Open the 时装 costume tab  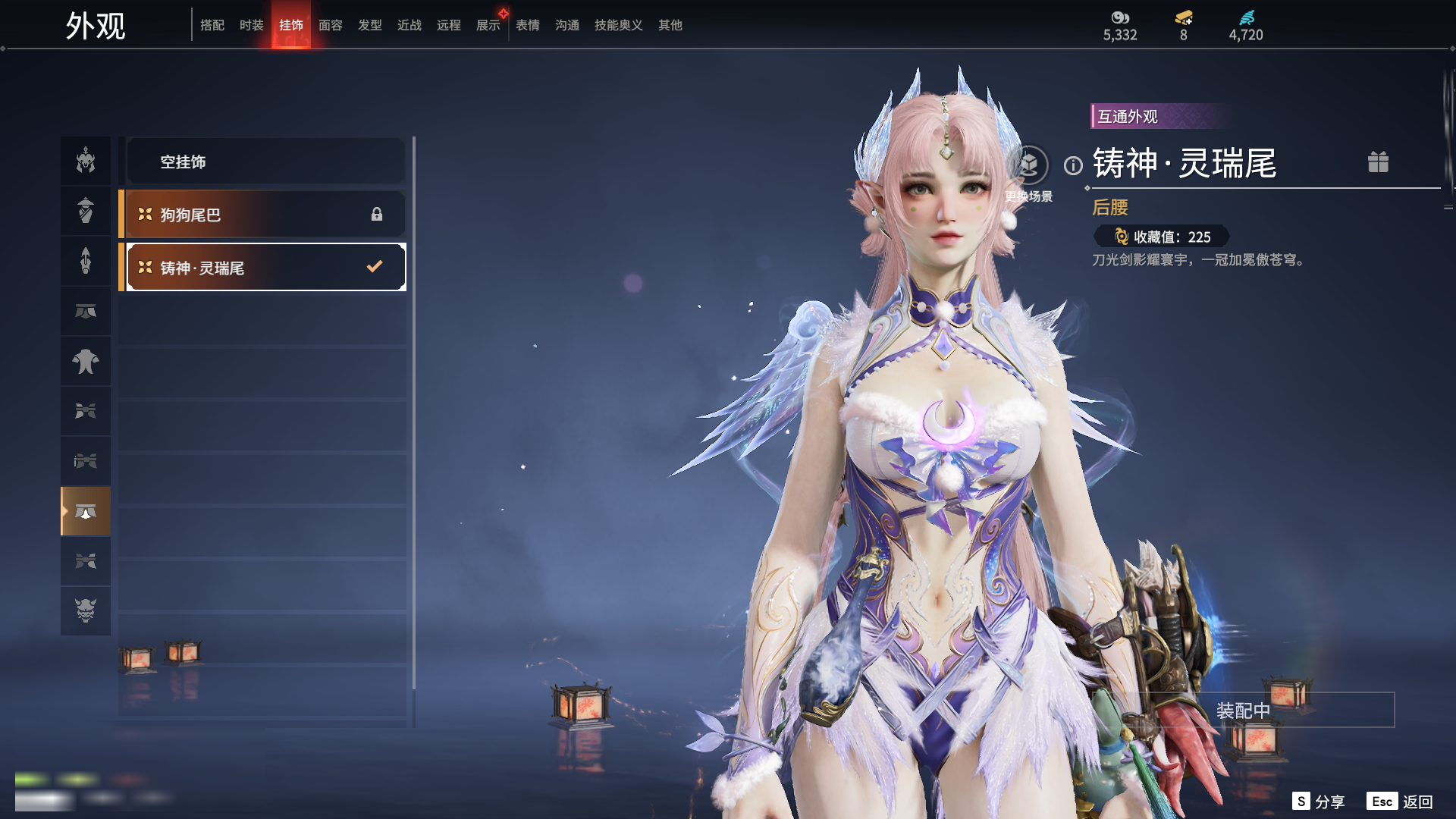click(x=251, y=25)
